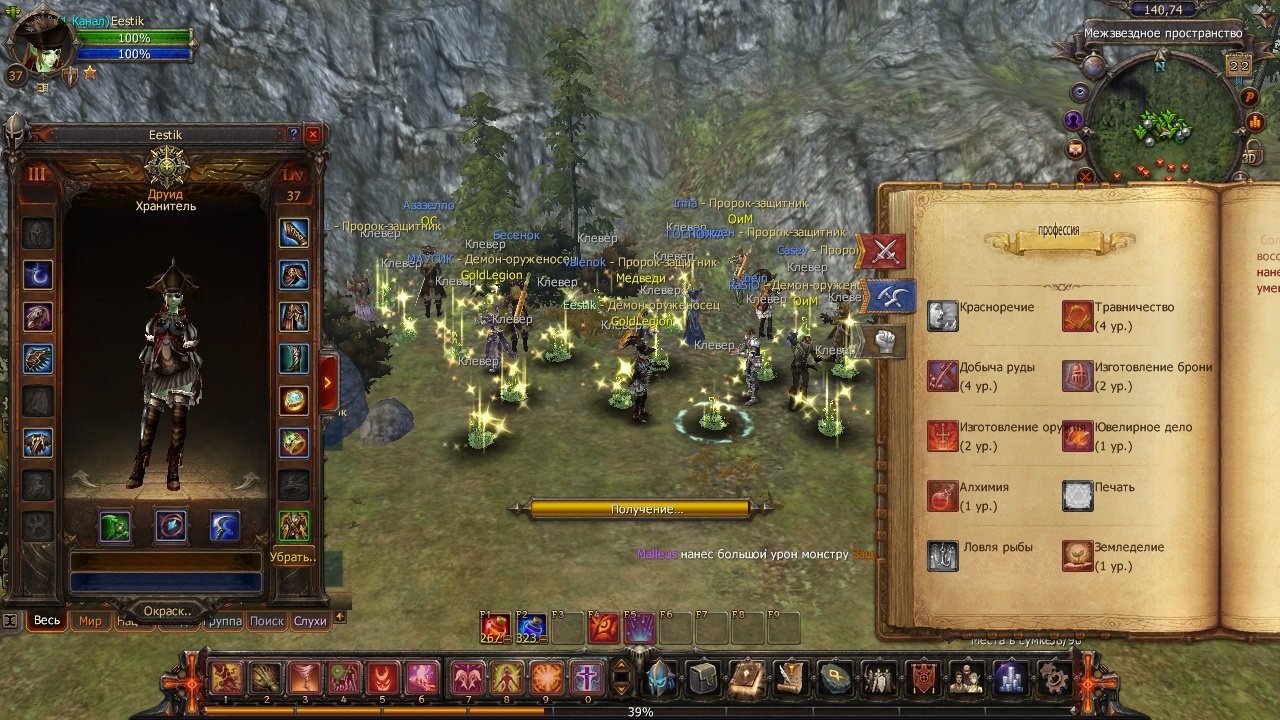Image resolution: width=1280 pixels, height=720 pixels.
Task: Open the Ювелирное дело profession
Action: click(x=1078, y=436)
